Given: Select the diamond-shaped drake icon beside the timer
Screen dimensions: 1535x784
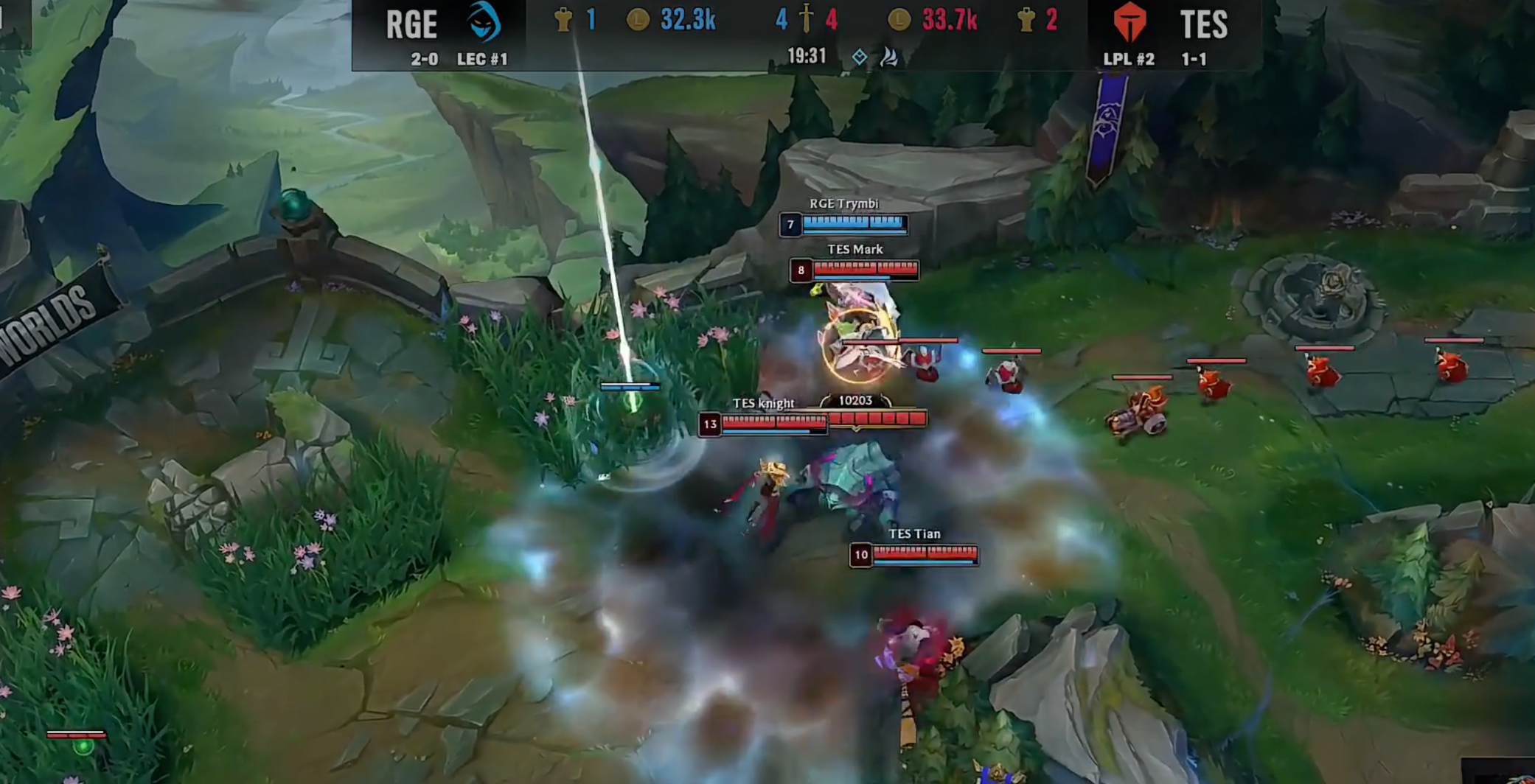Looking at the screenshot, I should point(859,57).
